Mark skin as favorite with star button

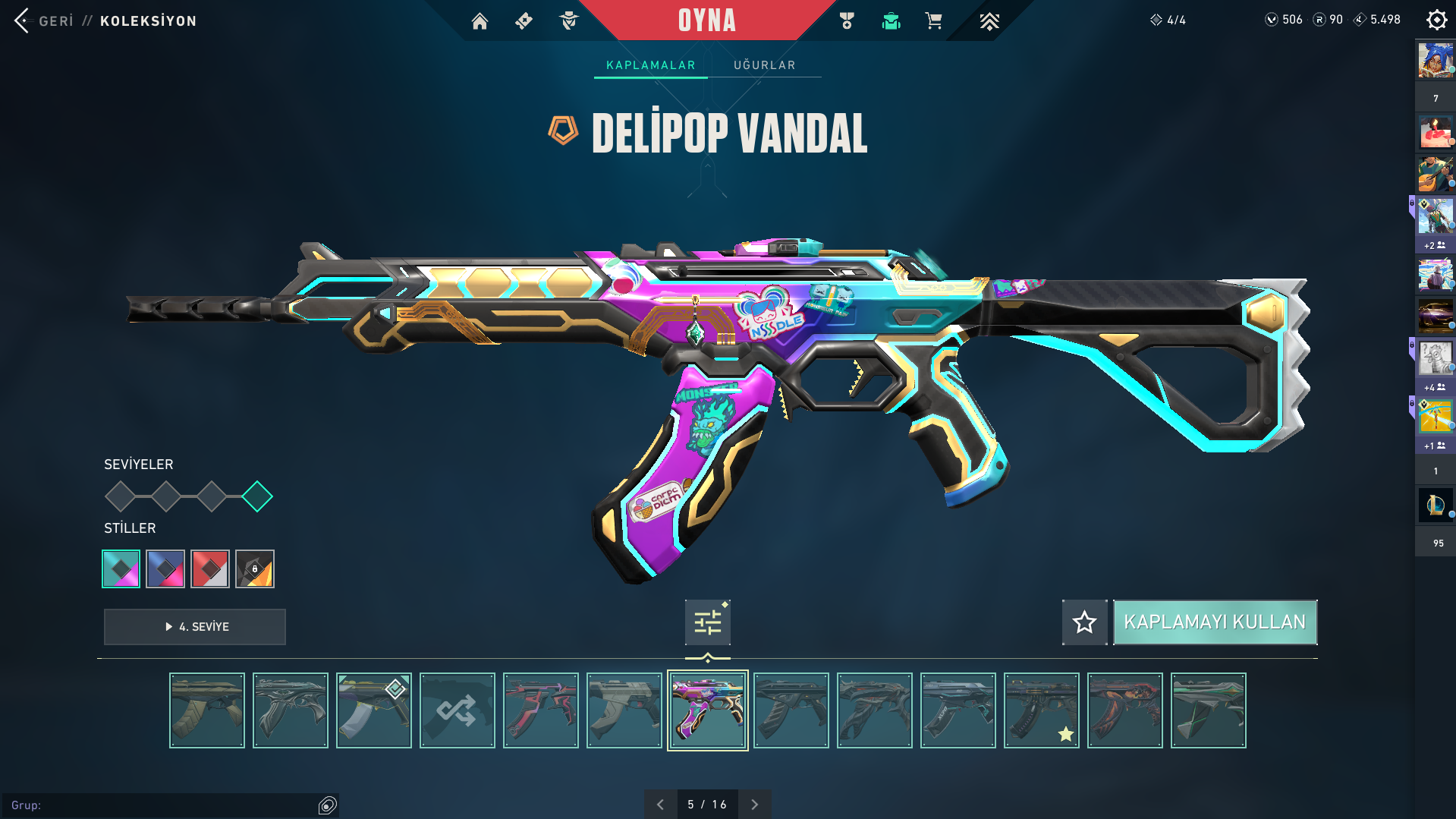(x=1084, y=622)
